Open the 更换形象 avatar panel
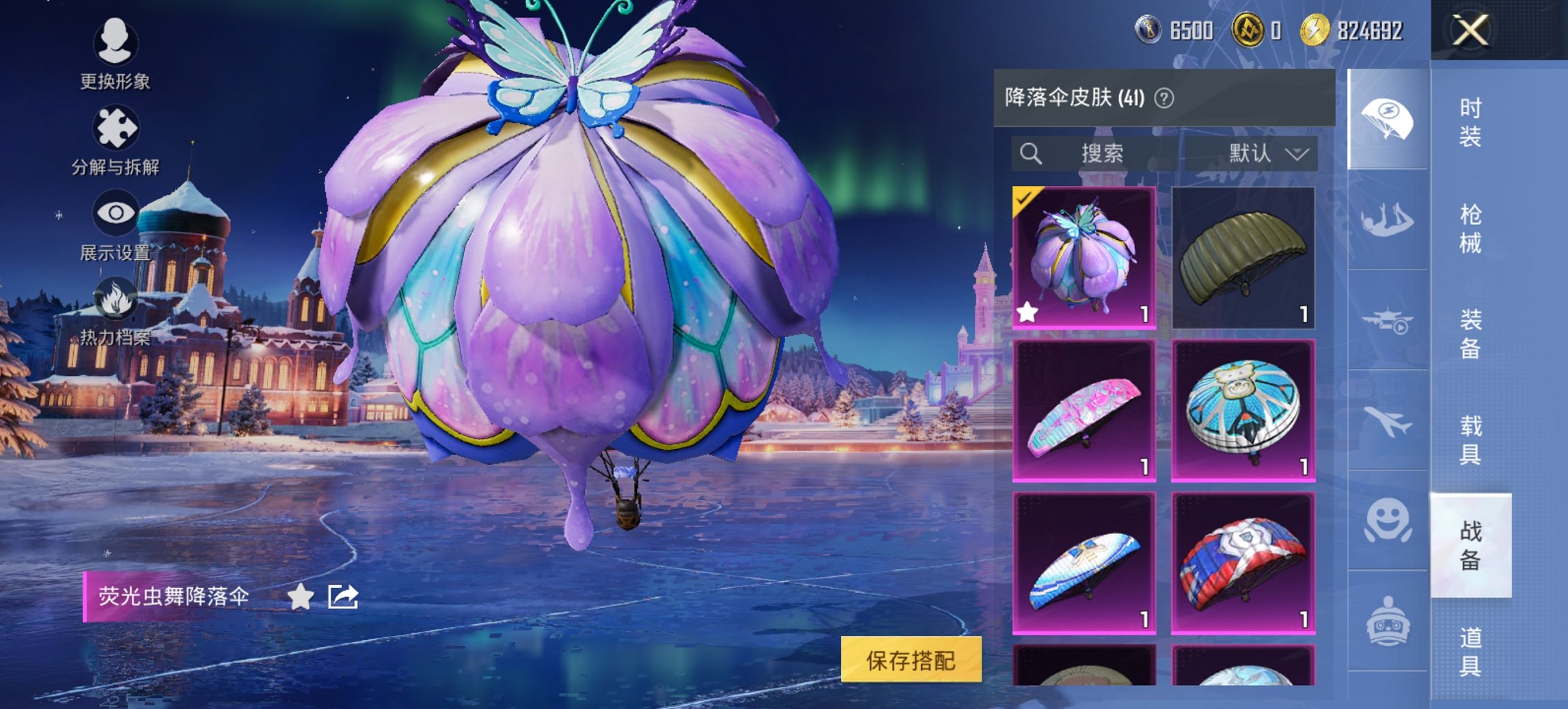1568x709 pixels. click(116, 55)
